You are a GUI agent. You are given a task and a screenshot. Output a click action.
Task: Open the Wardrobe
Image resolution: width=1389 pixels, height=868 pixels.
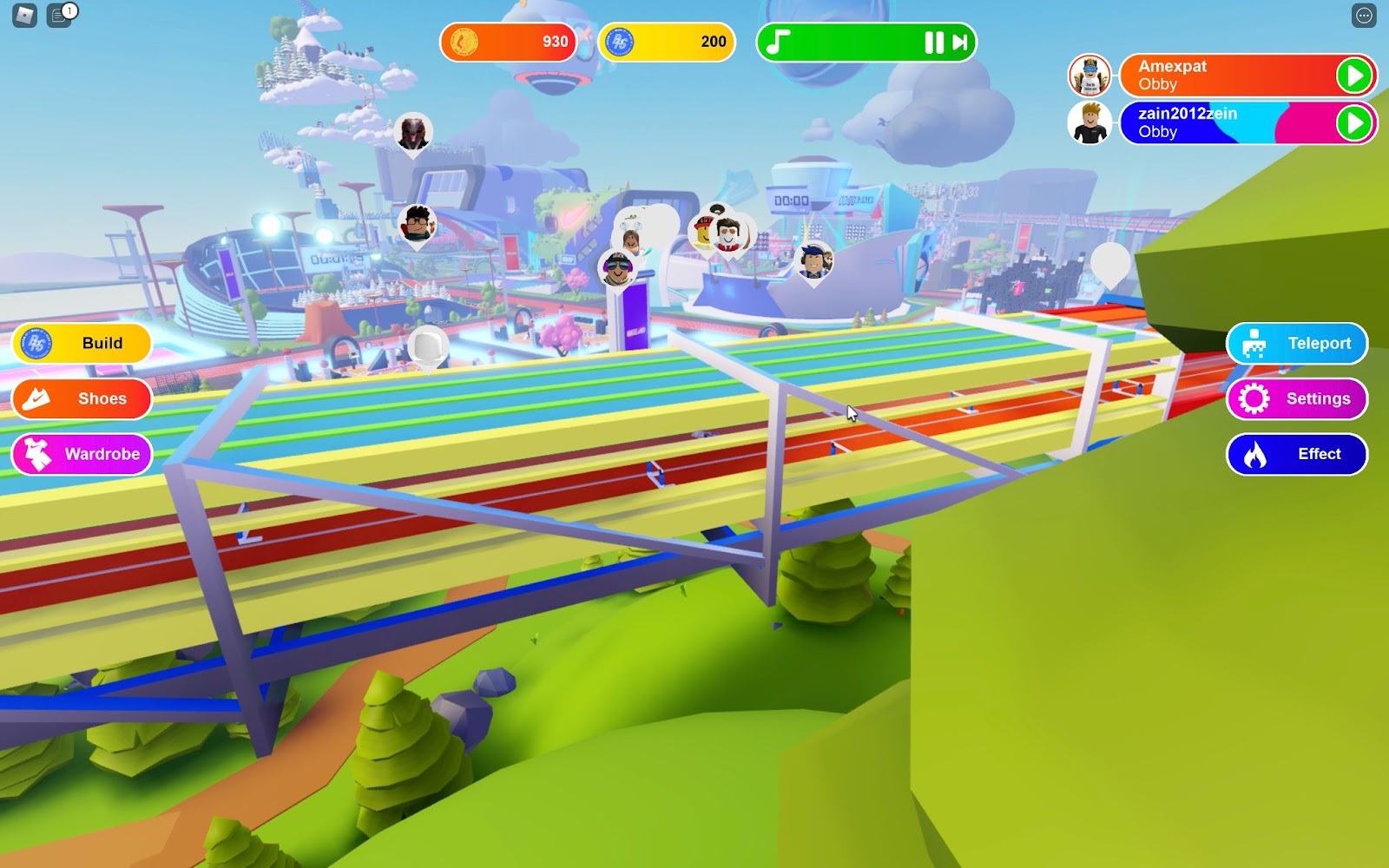(x=82, y=454)
